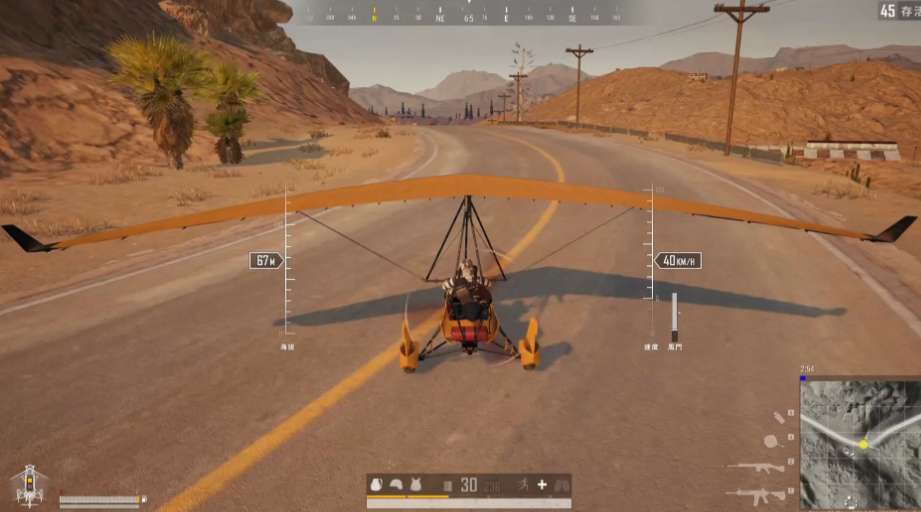
Task: Click the compass bar heading strip
Action: 465,15
